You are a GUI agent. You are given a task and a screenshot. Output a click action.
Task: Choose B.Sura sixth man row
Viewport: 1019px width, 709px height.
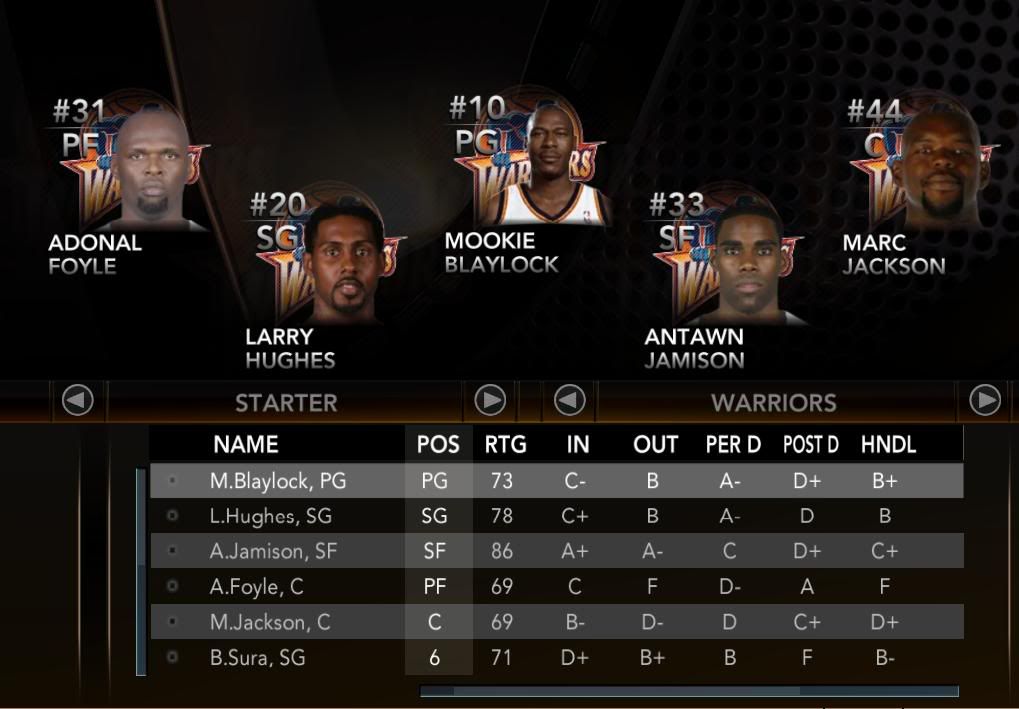click(x=257, y=658)
